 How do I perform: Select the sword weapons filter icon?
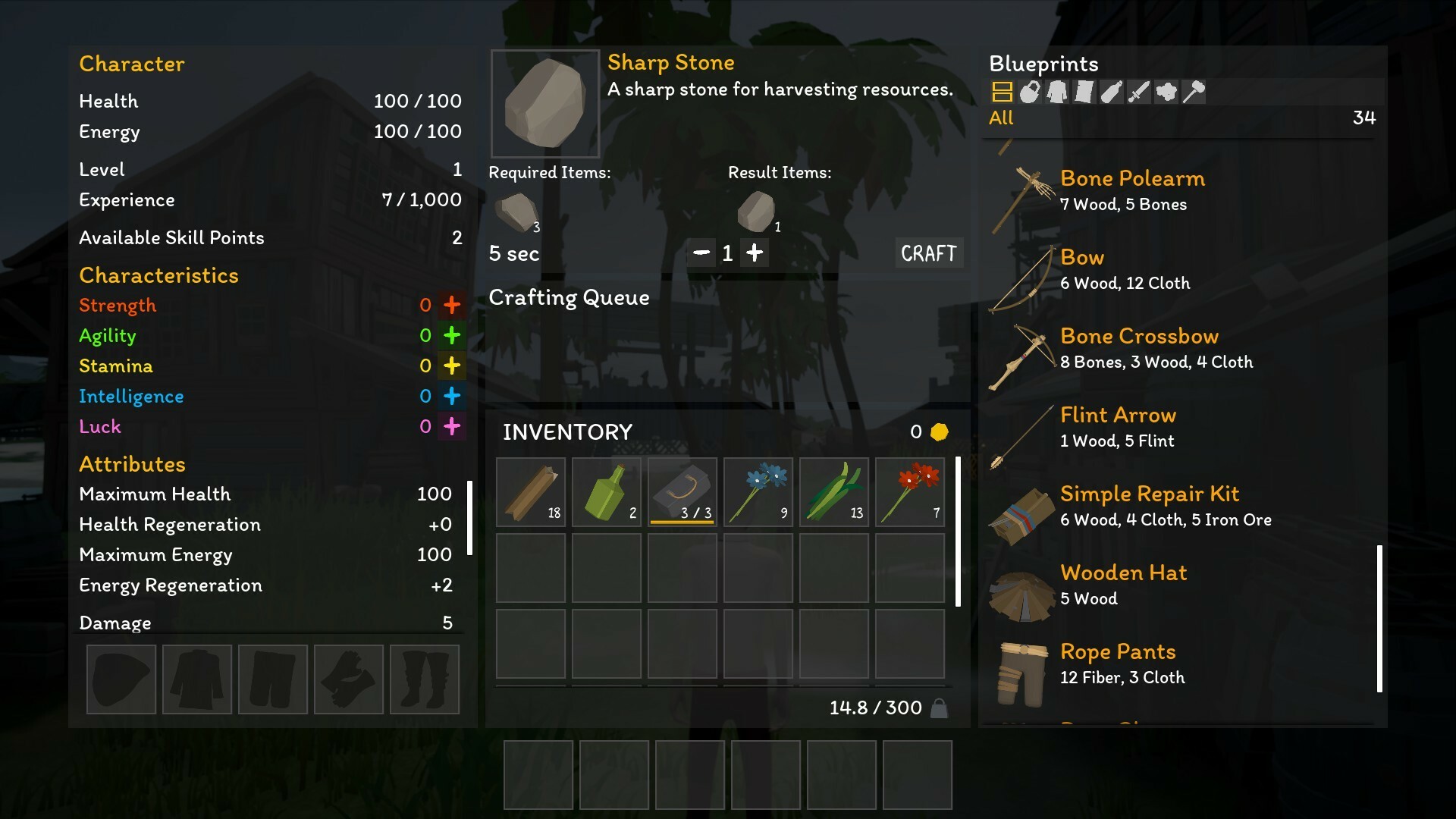[x=1138, y=92]
